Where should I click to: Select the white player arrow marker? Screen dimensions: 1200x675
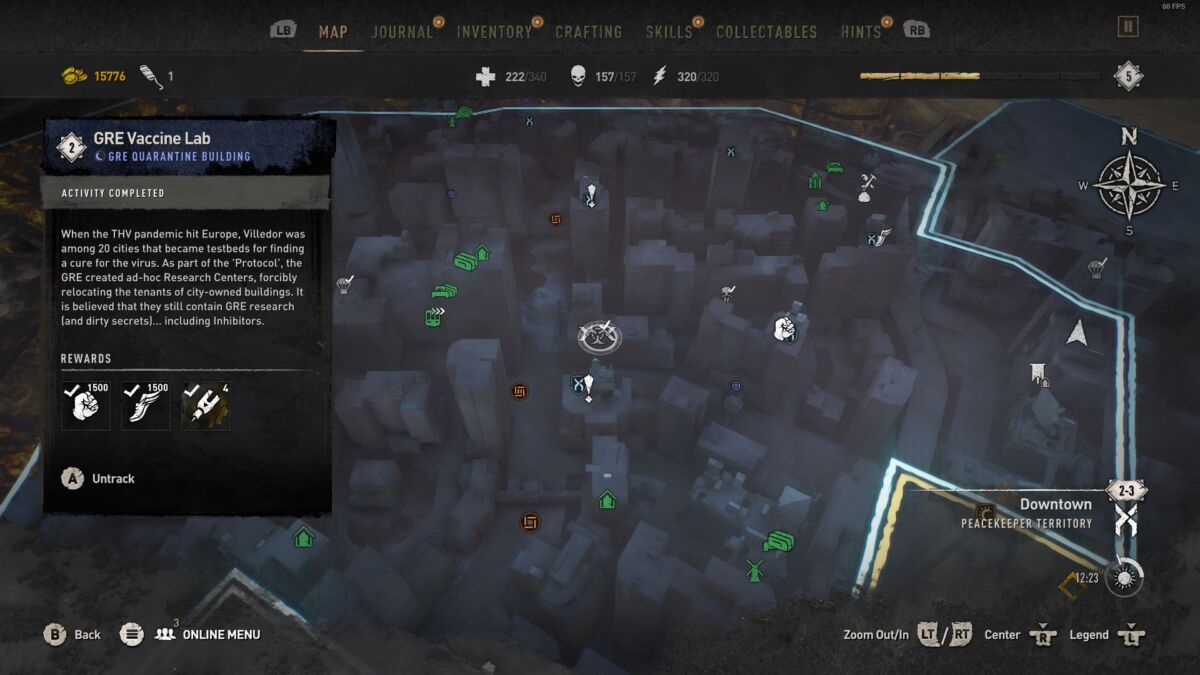[1077, 332]
